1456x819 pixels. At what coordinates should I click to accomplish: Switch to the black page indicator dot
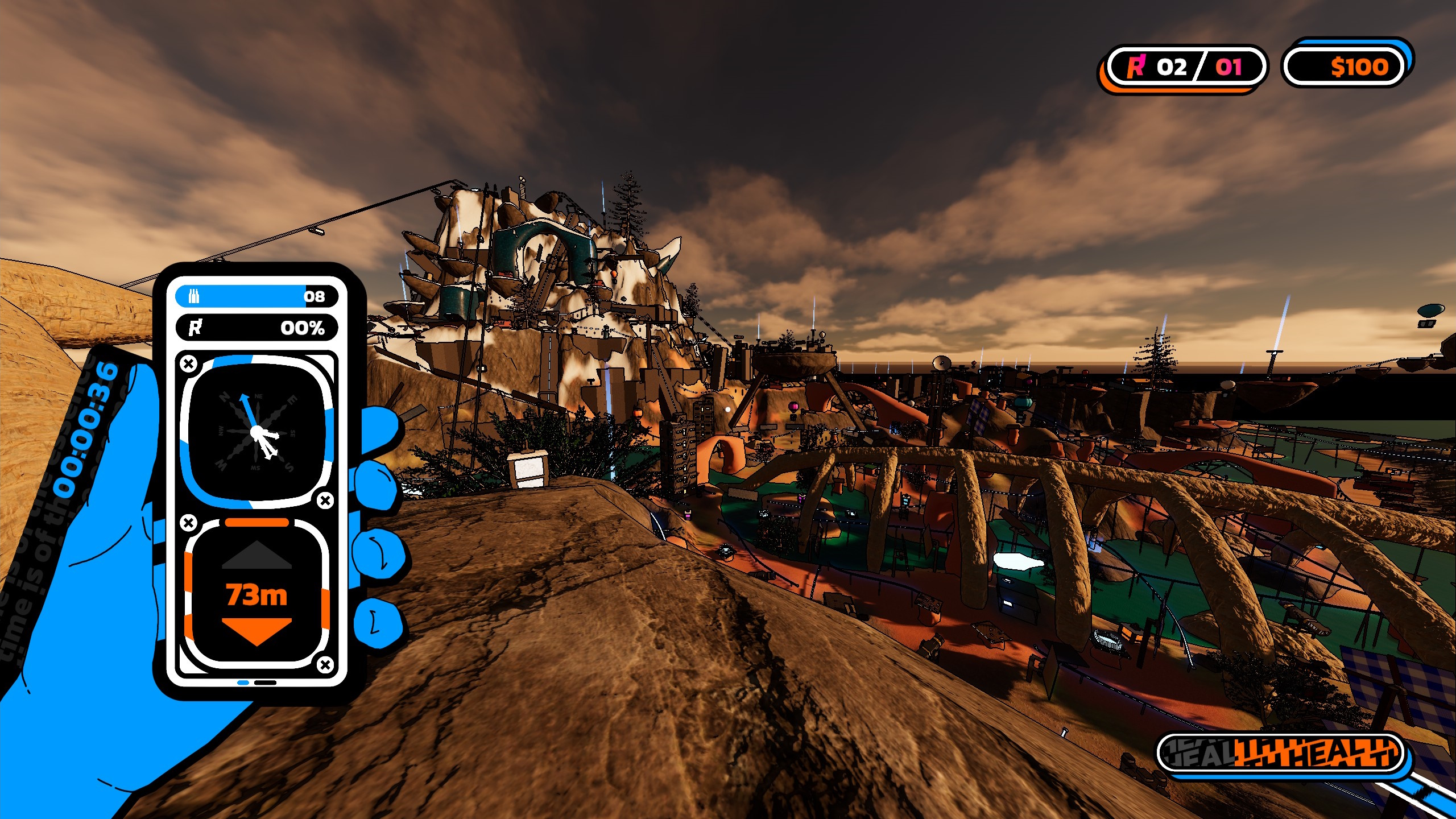265,682
